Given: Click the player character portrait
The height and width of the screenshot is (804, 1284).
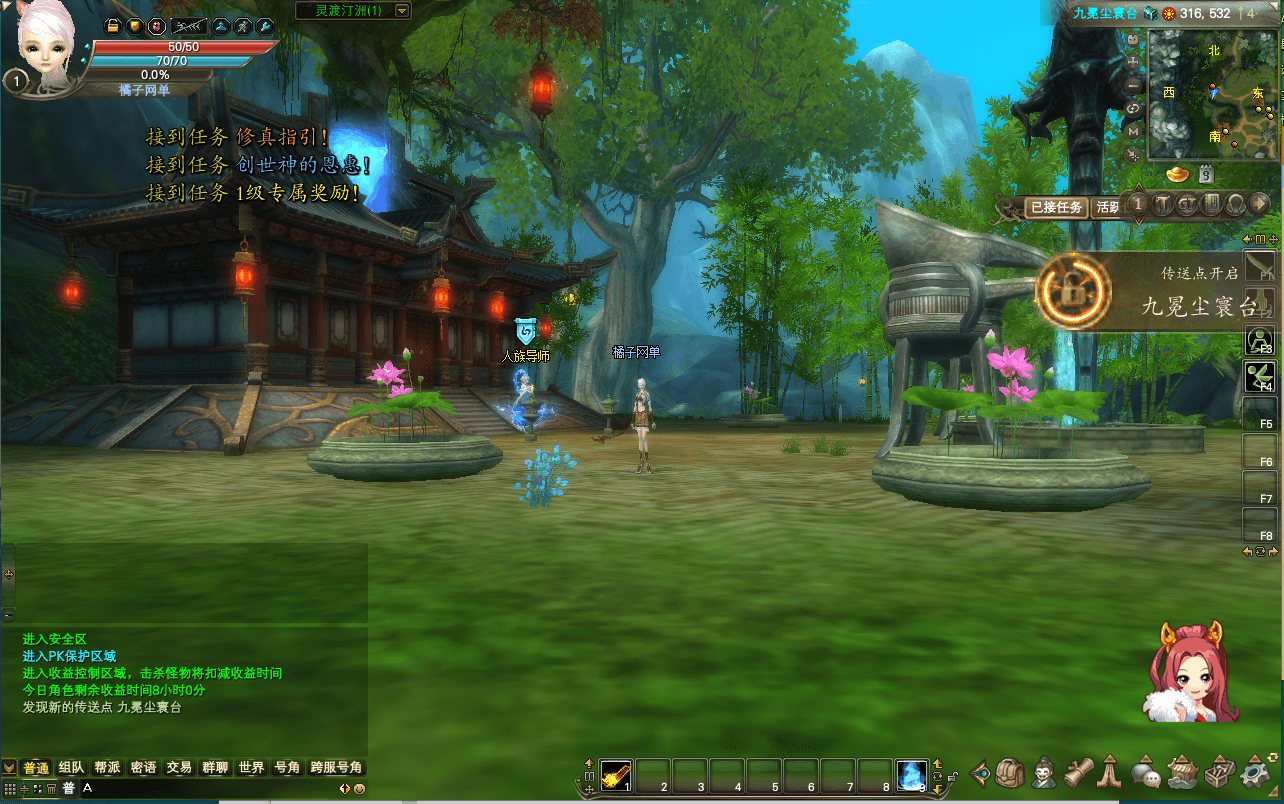Looking at the screenshot, I should tap(46, 45).
